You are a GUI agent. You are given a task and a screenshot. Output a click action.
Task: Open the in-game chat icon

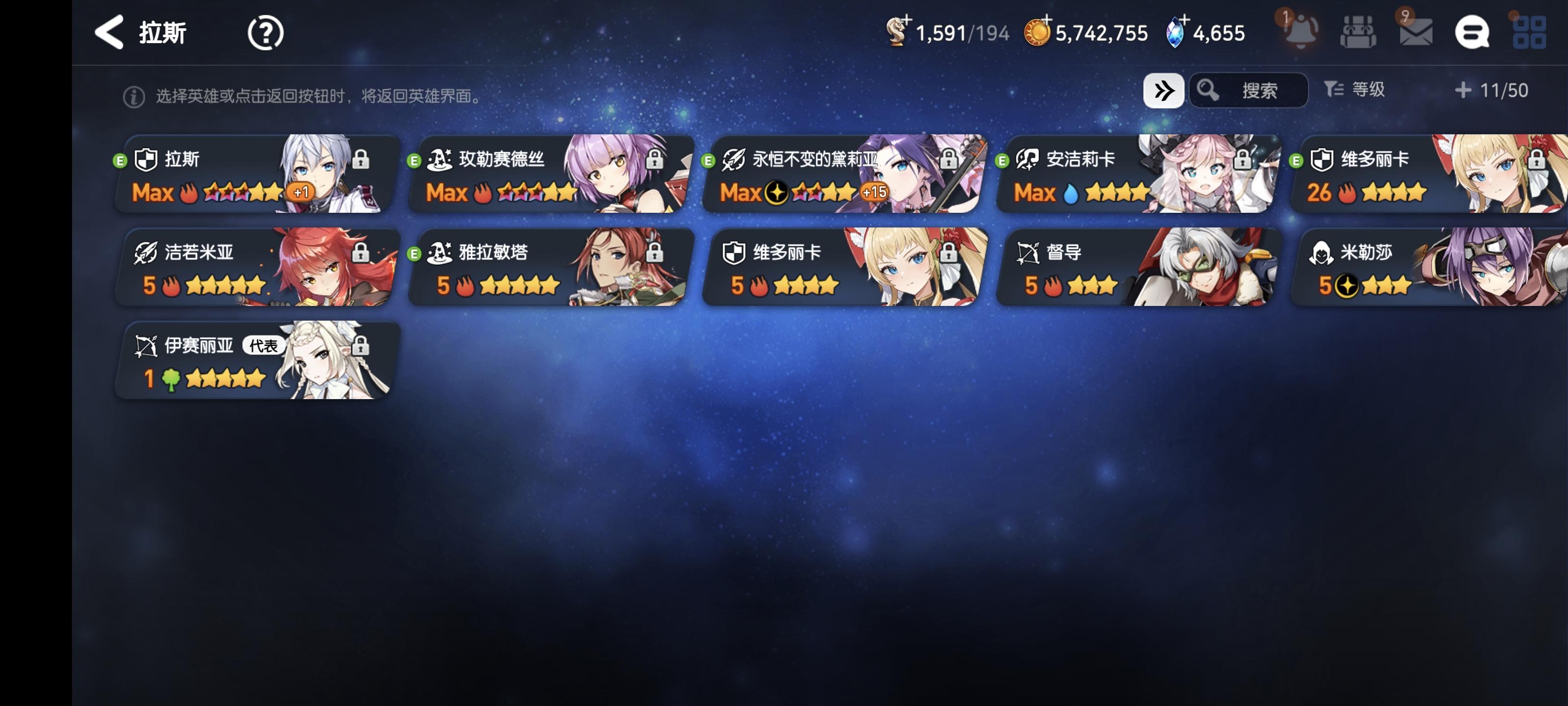click(1473, 32)
